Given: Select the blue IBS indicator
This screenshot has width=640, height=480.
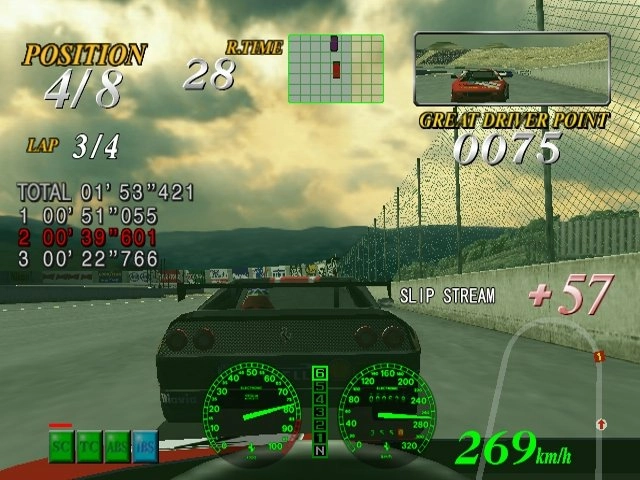Looking at the screenshot, I should point(145,447).
